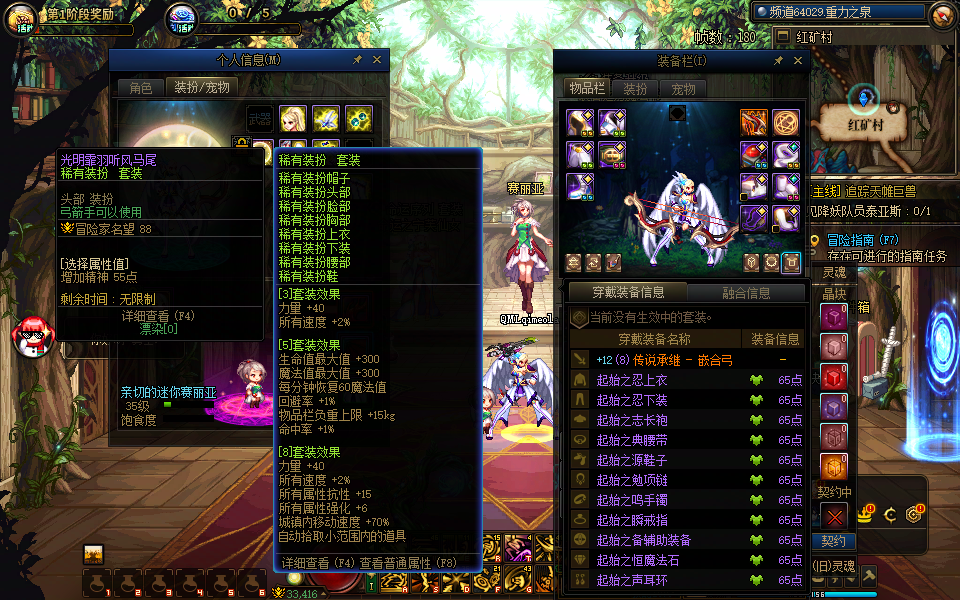
Task: Close the 个人信息 personal info window
Action: (x=377, y=60)
